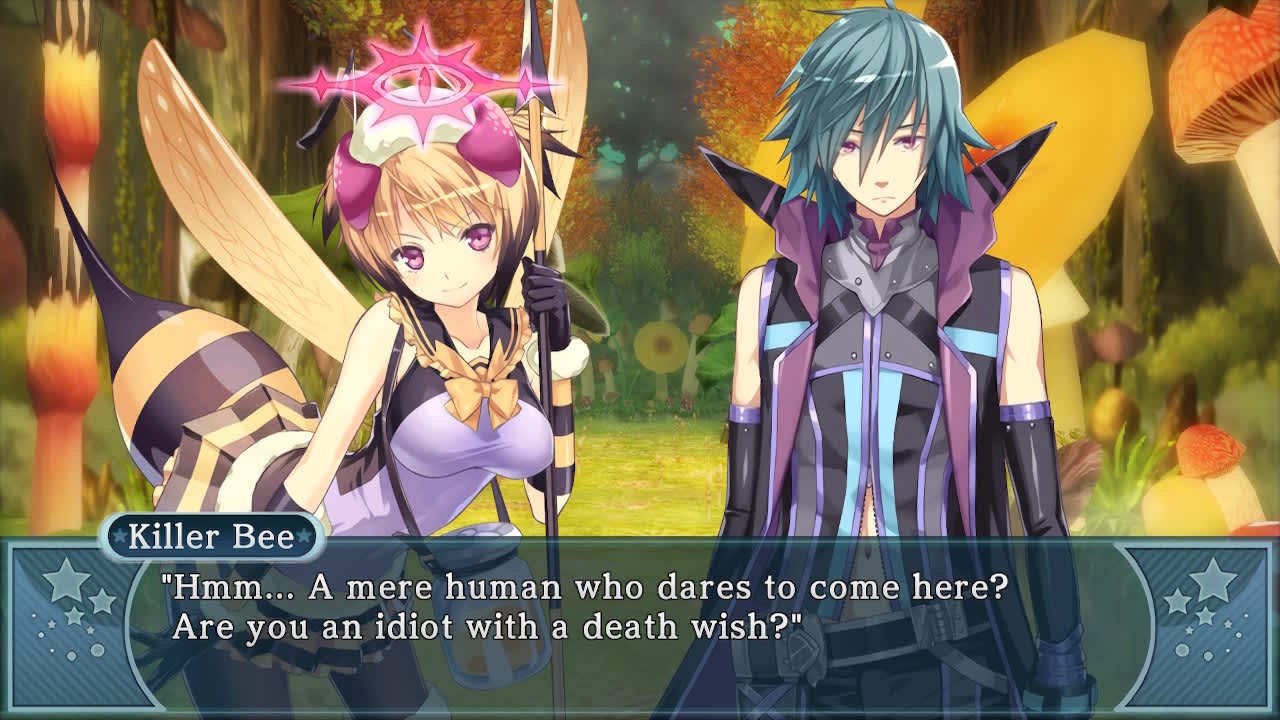Image resolution: width=1280 pixels, height=720 pixels.
Task: Click the sunflower in the background garden
Action: tap(662, 345)
